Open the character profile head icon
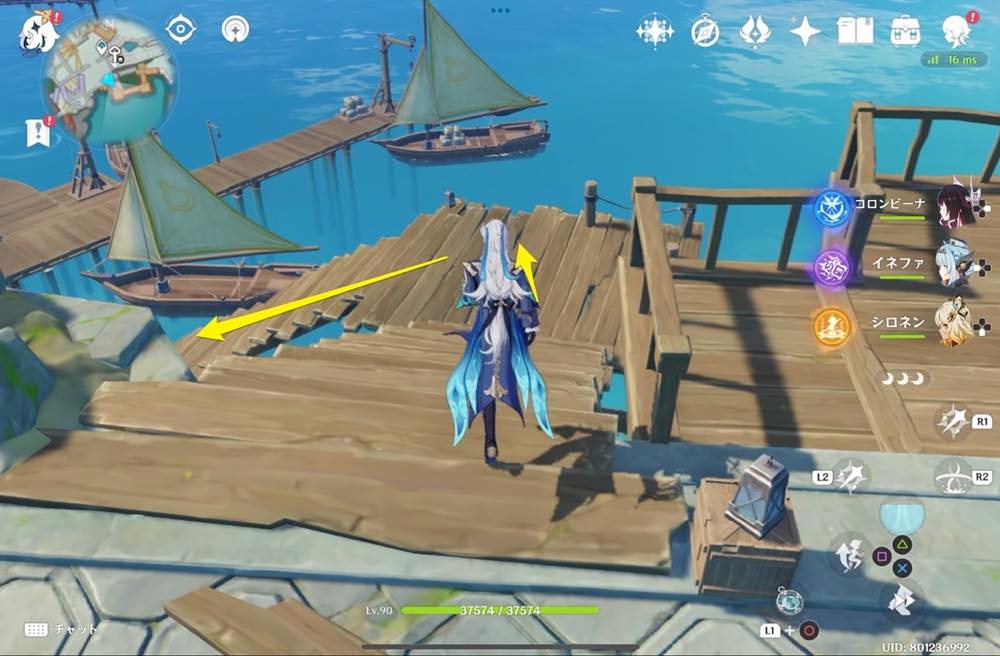This screenshot has width=1000, height=656. 957,30
